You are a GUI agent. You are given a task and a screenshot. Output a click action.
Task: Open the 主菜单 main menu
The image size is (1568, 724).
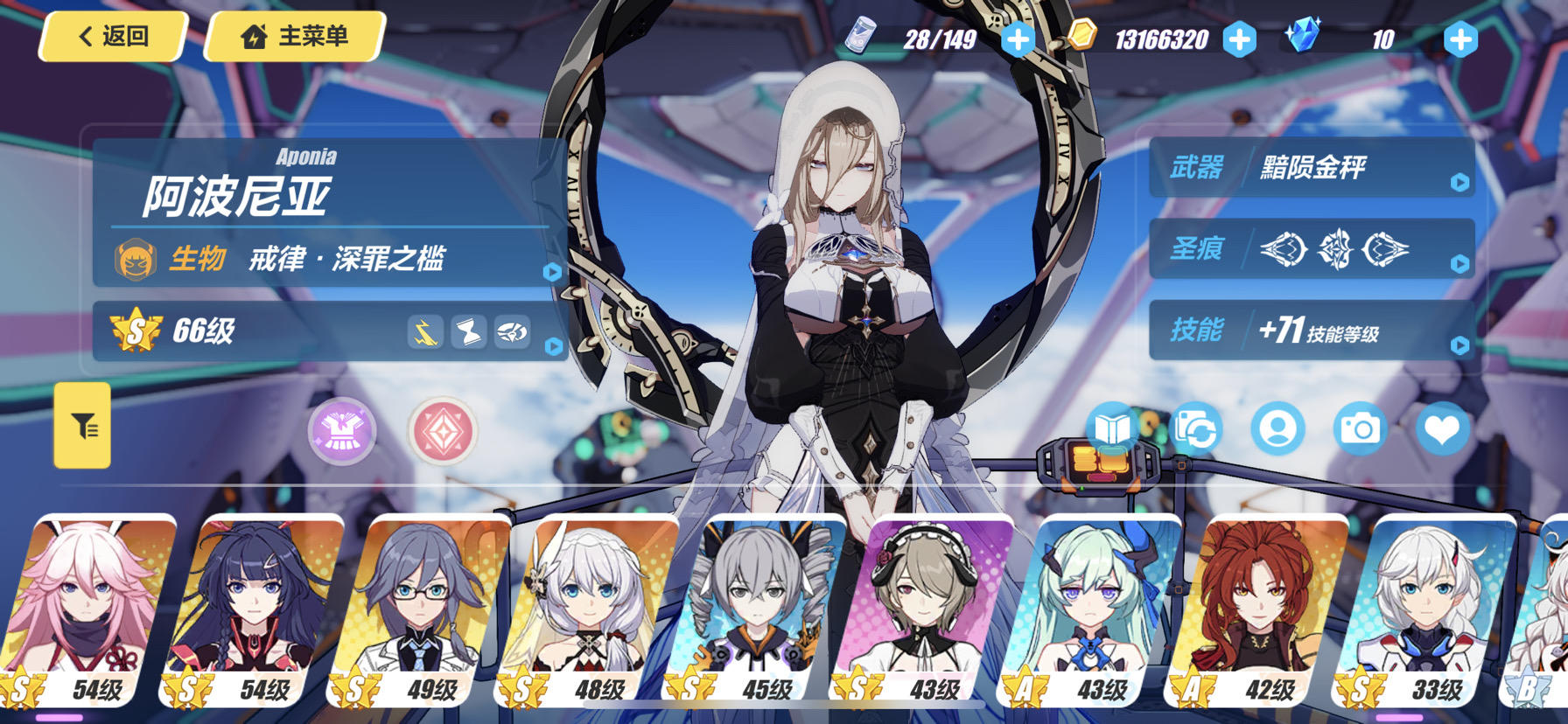[296, 37]
